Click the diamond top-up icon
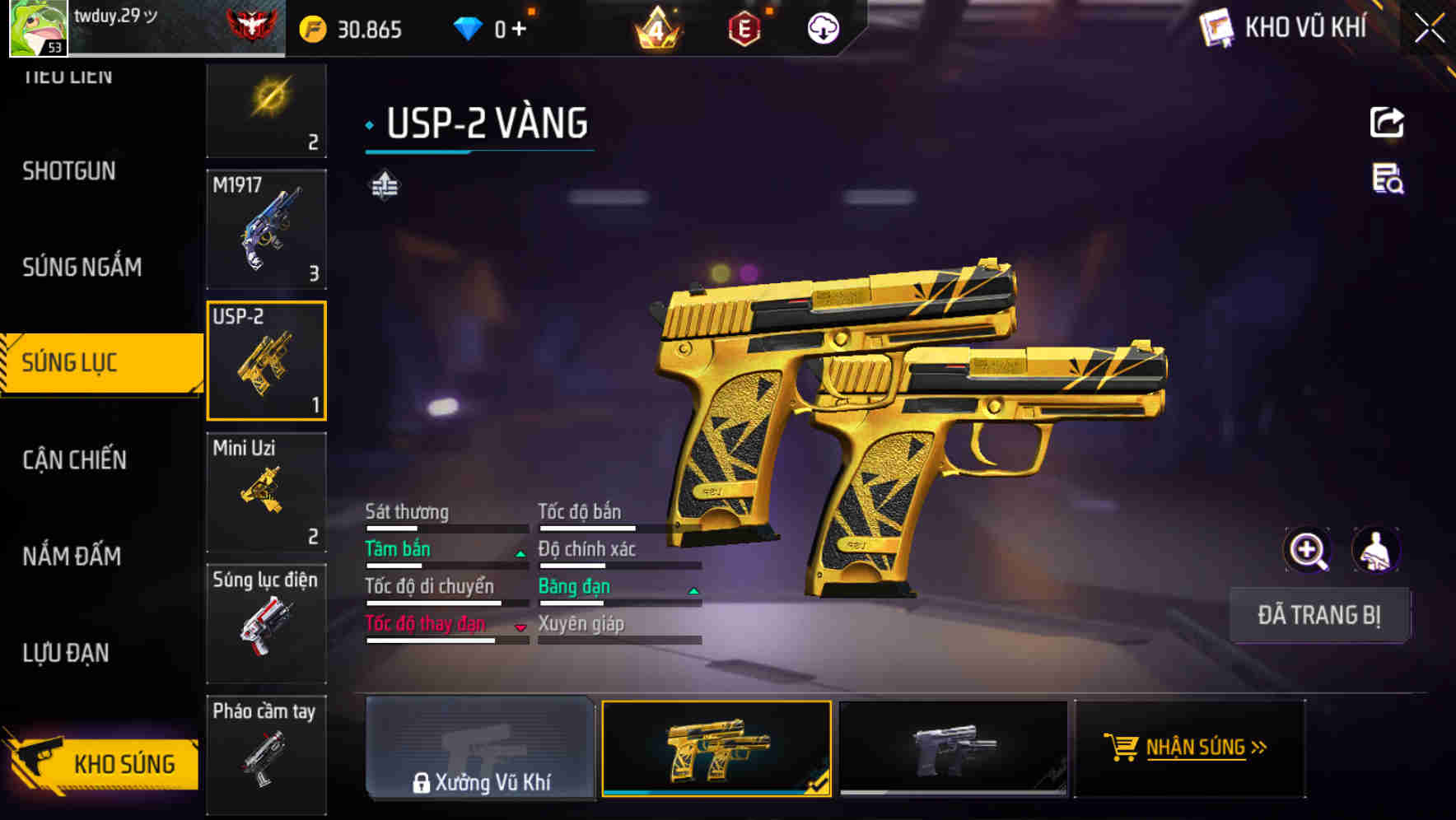 pos(469,27)
